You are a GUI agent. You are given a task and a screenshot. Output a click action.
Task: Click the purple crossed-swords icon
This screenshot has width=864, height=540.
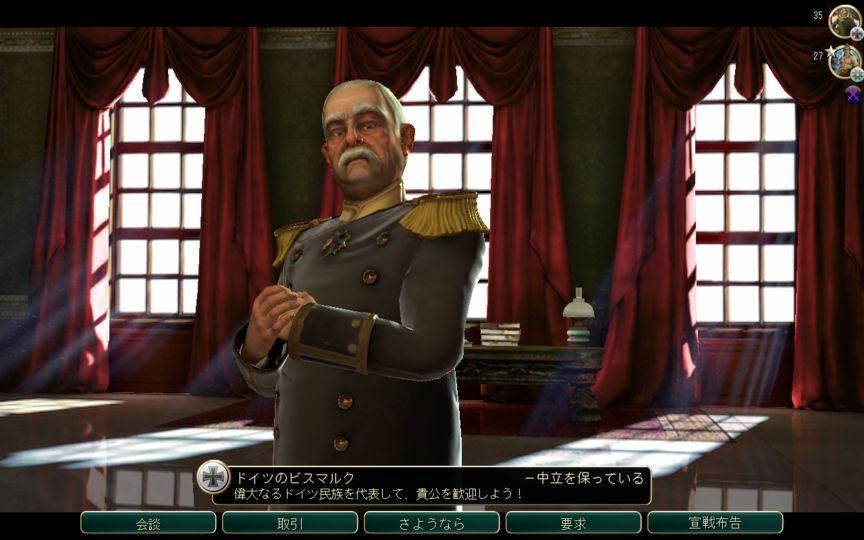click(x=852, y=94)
